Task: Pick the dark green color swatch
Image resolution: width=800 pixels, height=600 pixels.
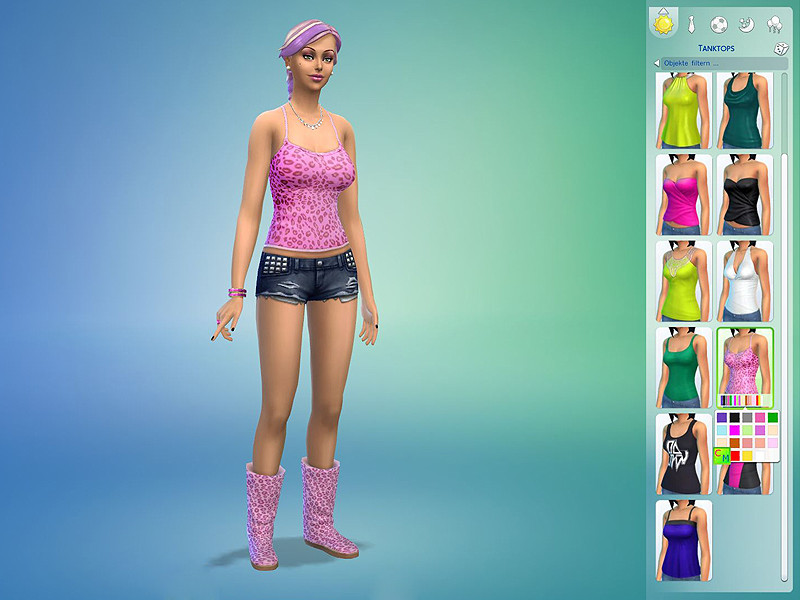Action: [x=772, y=417]
